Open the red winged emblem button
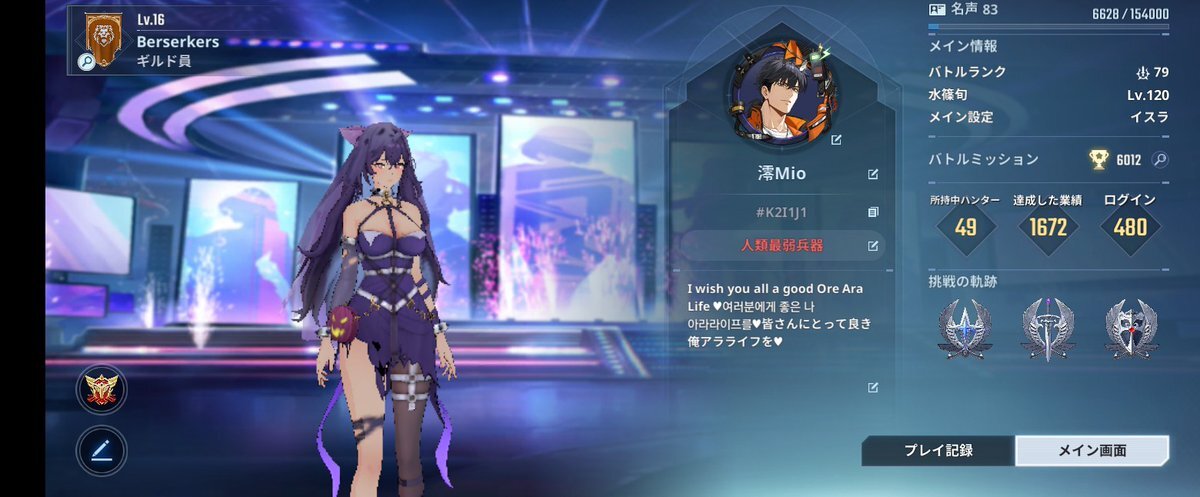 (101, 391)
